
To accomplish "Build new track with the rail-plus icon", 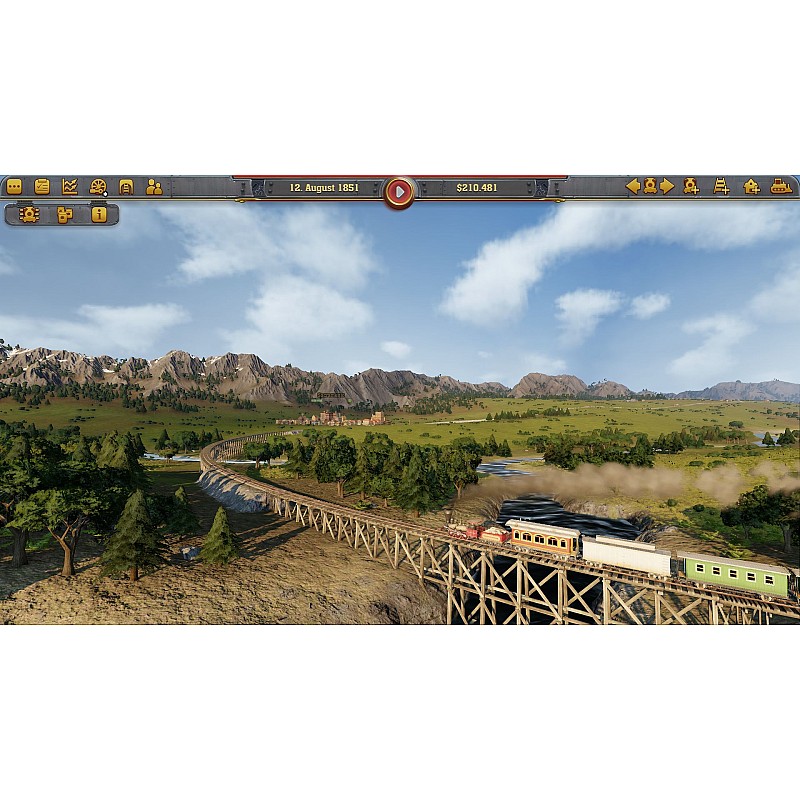I will tap(721, 186).
